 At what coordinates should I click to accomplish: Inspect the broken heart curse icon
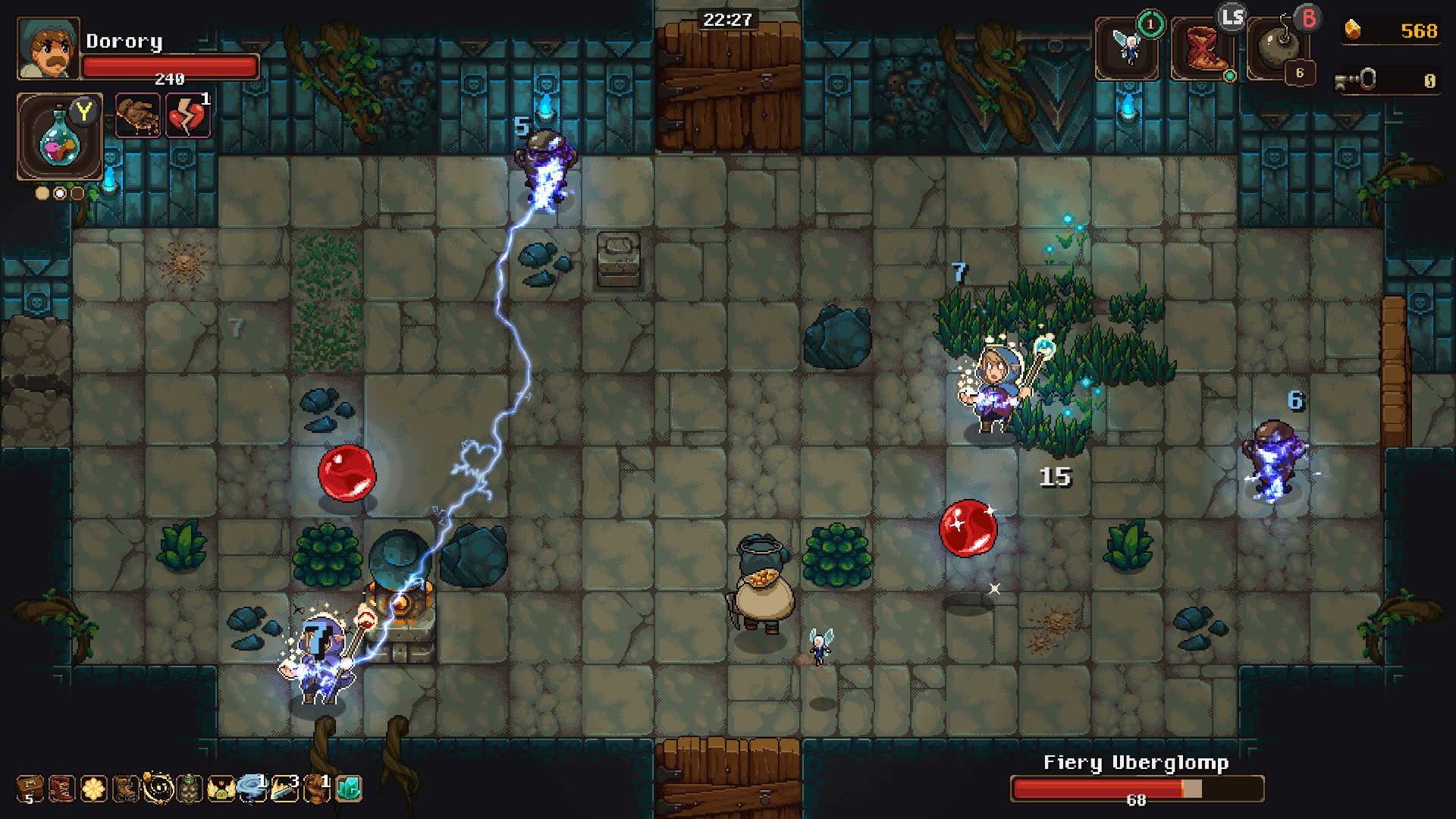pos(187,116)
